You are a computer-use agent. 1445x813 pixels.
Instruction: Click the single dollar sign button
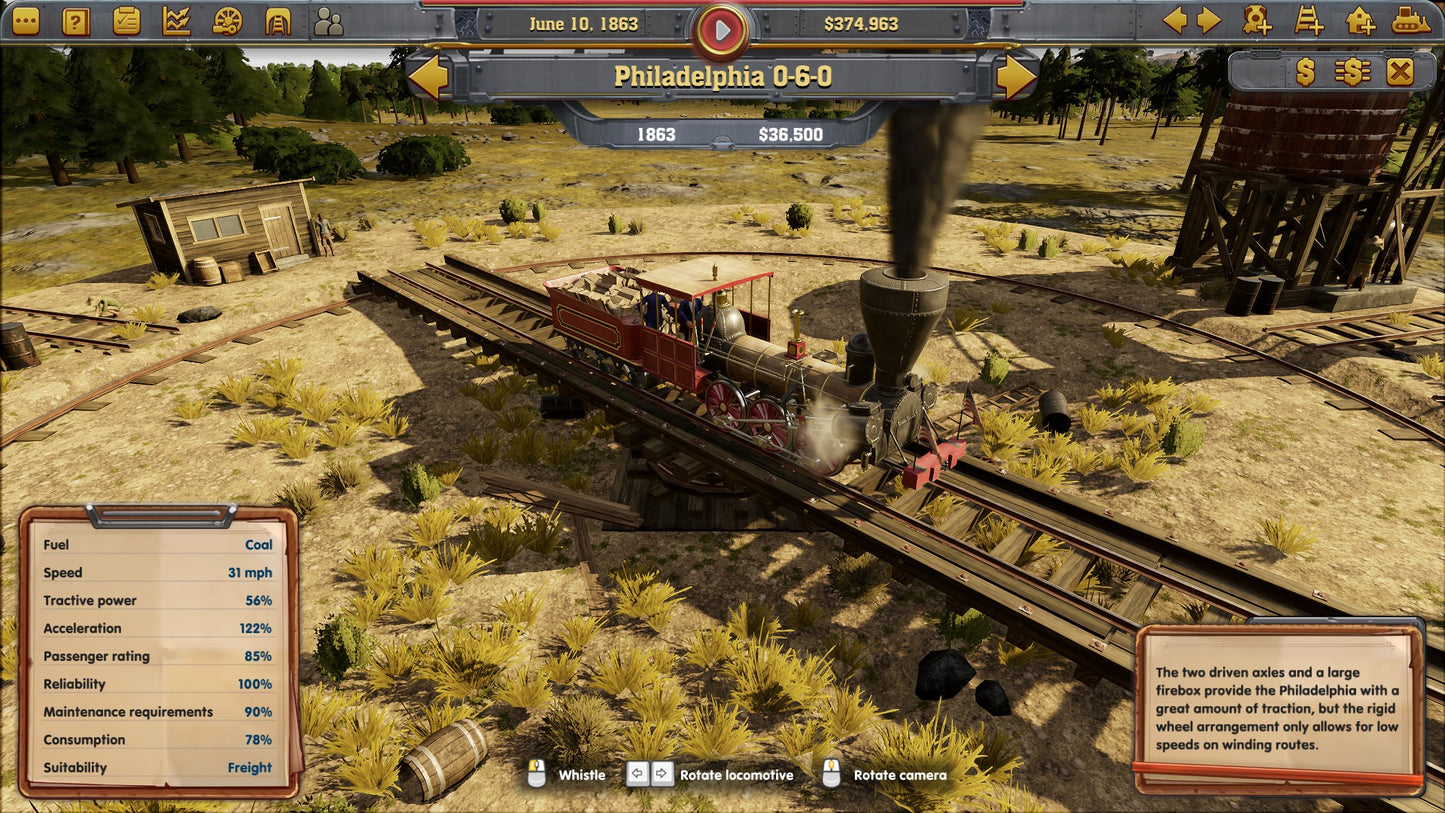pos(1305,71)
